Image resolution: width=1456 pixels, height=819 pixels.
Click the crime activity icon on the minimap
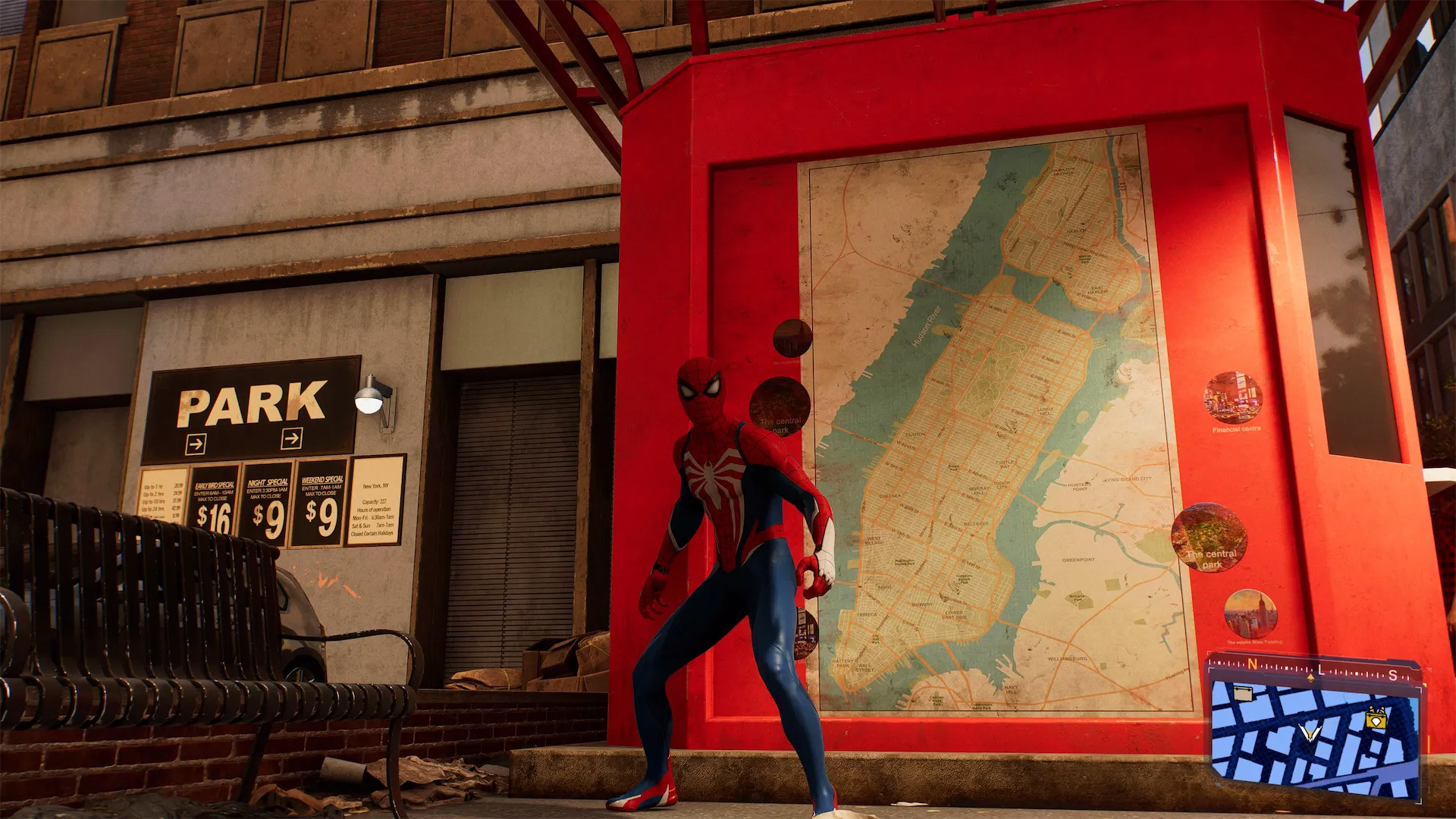(1376, 720)
